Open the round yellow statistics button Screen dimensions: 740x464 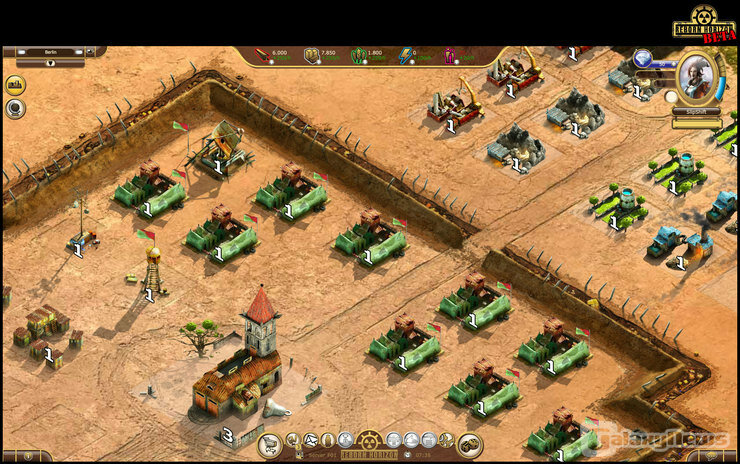(x=15, y=85)
